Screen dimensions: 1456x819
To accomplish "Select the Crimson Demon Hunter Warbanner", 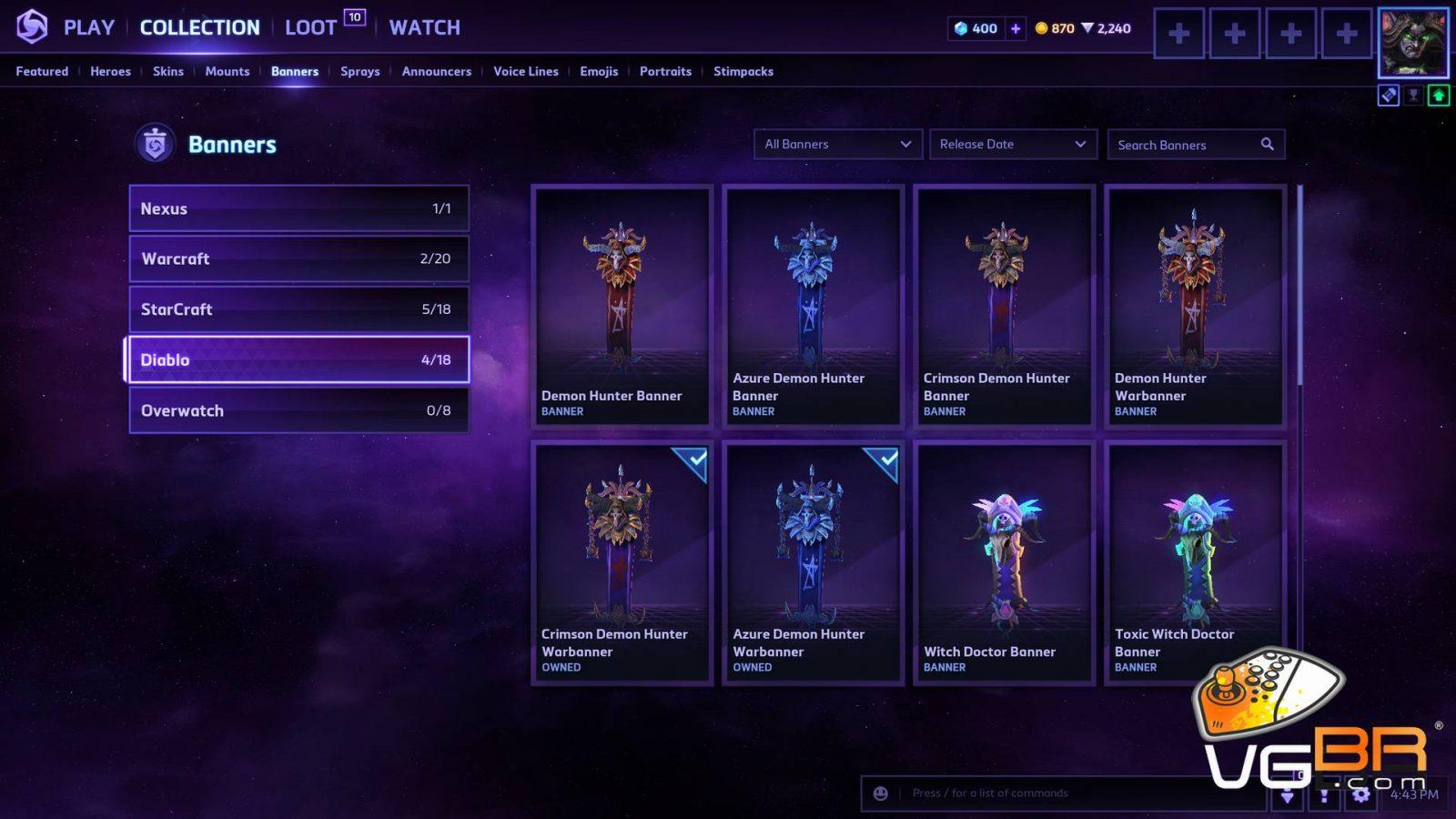I will (622, 562).
